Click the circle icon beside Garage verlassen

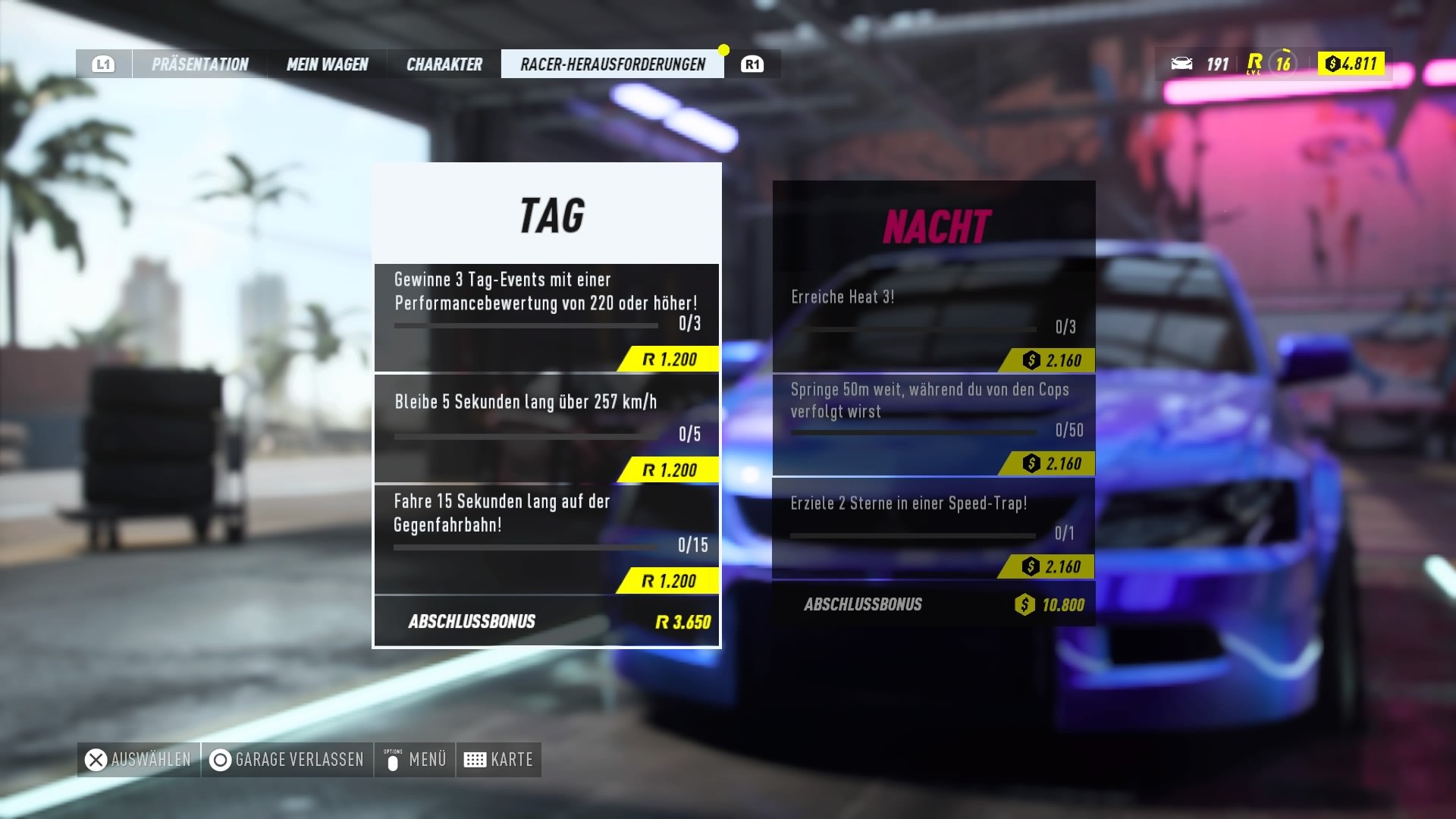tap(220, 759)
